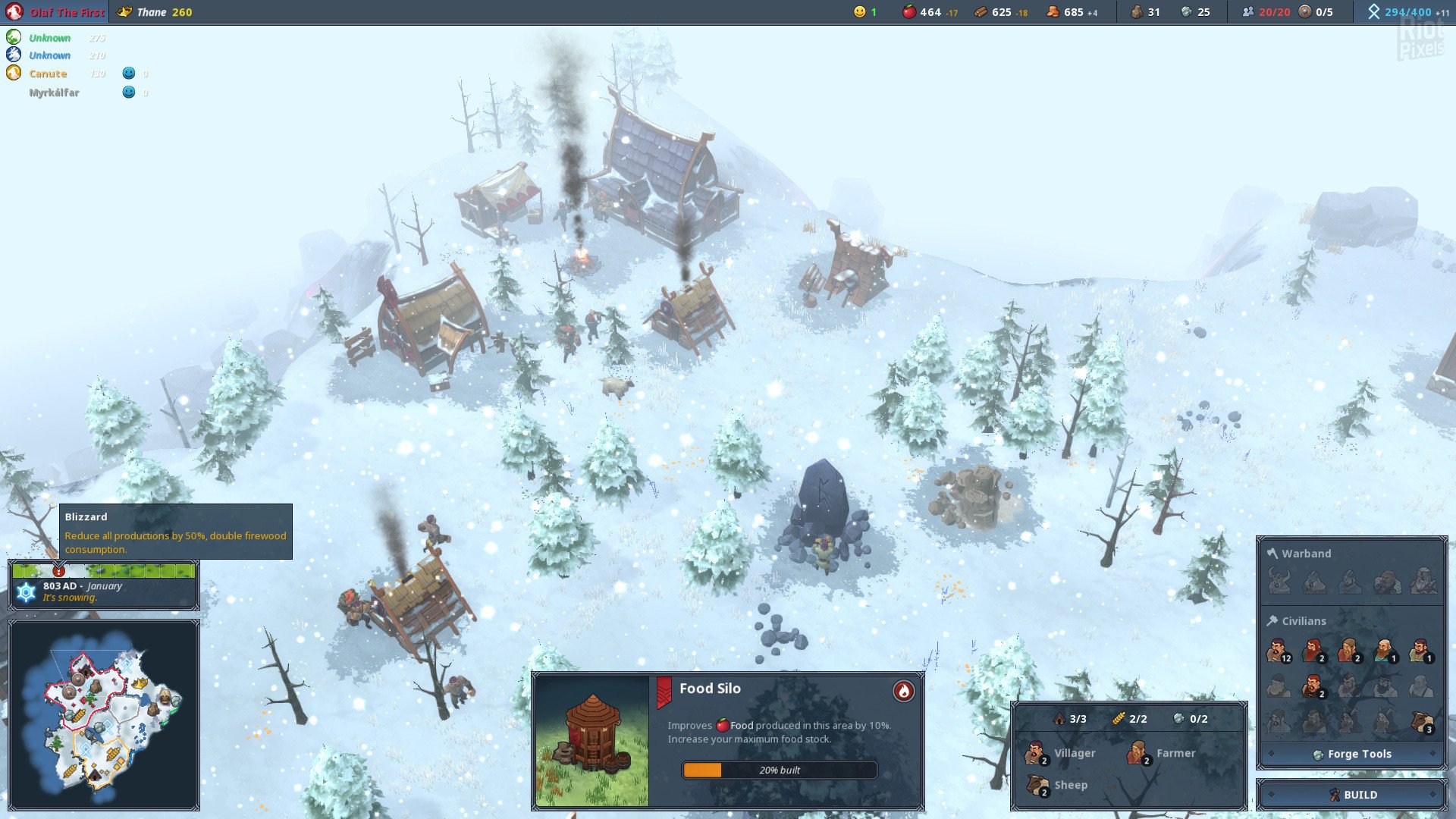
Task: Click on the territory minimap
Action: point(104,714)
